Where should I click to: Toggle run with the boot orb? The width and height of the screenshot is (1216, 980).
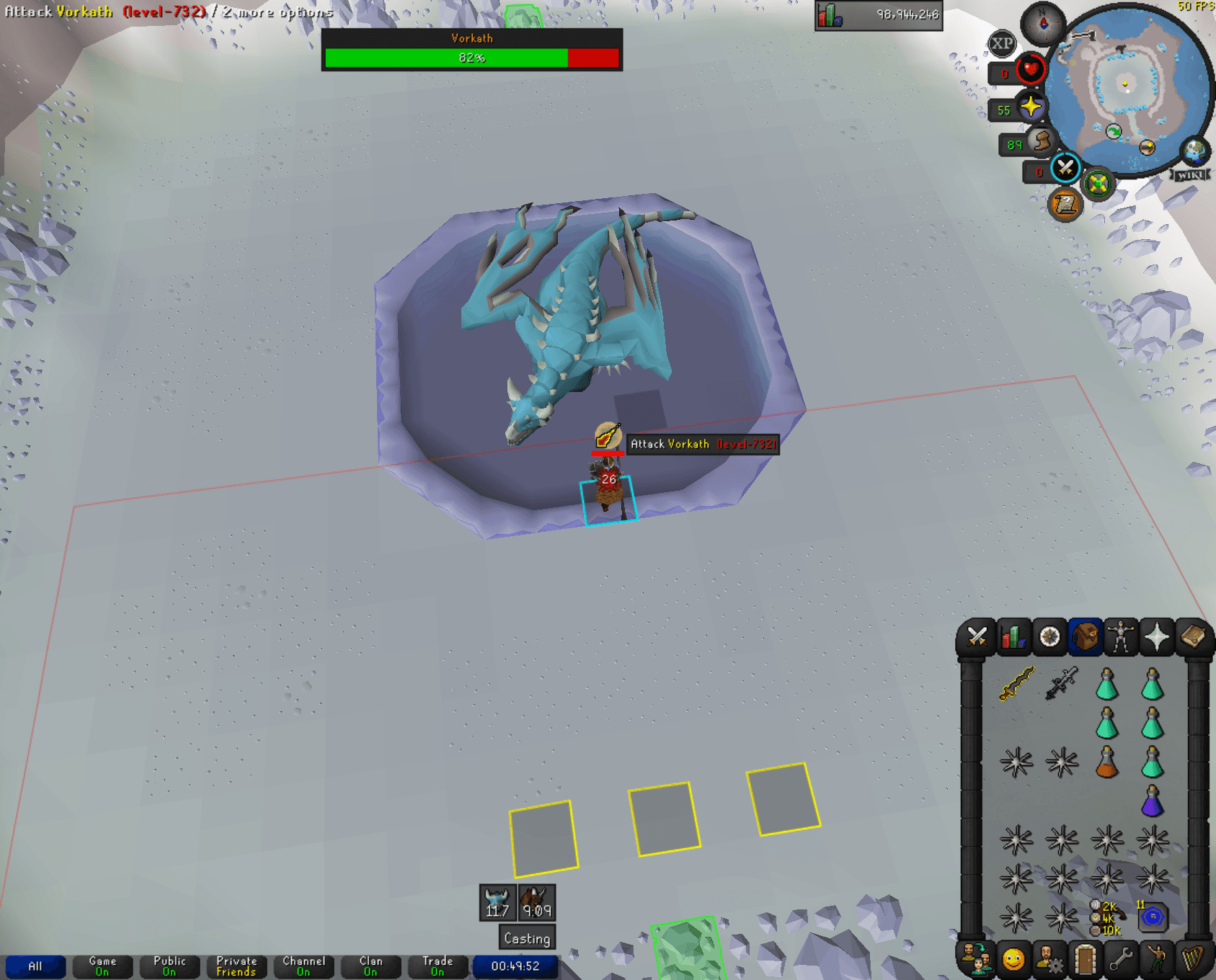point(1042,141)
